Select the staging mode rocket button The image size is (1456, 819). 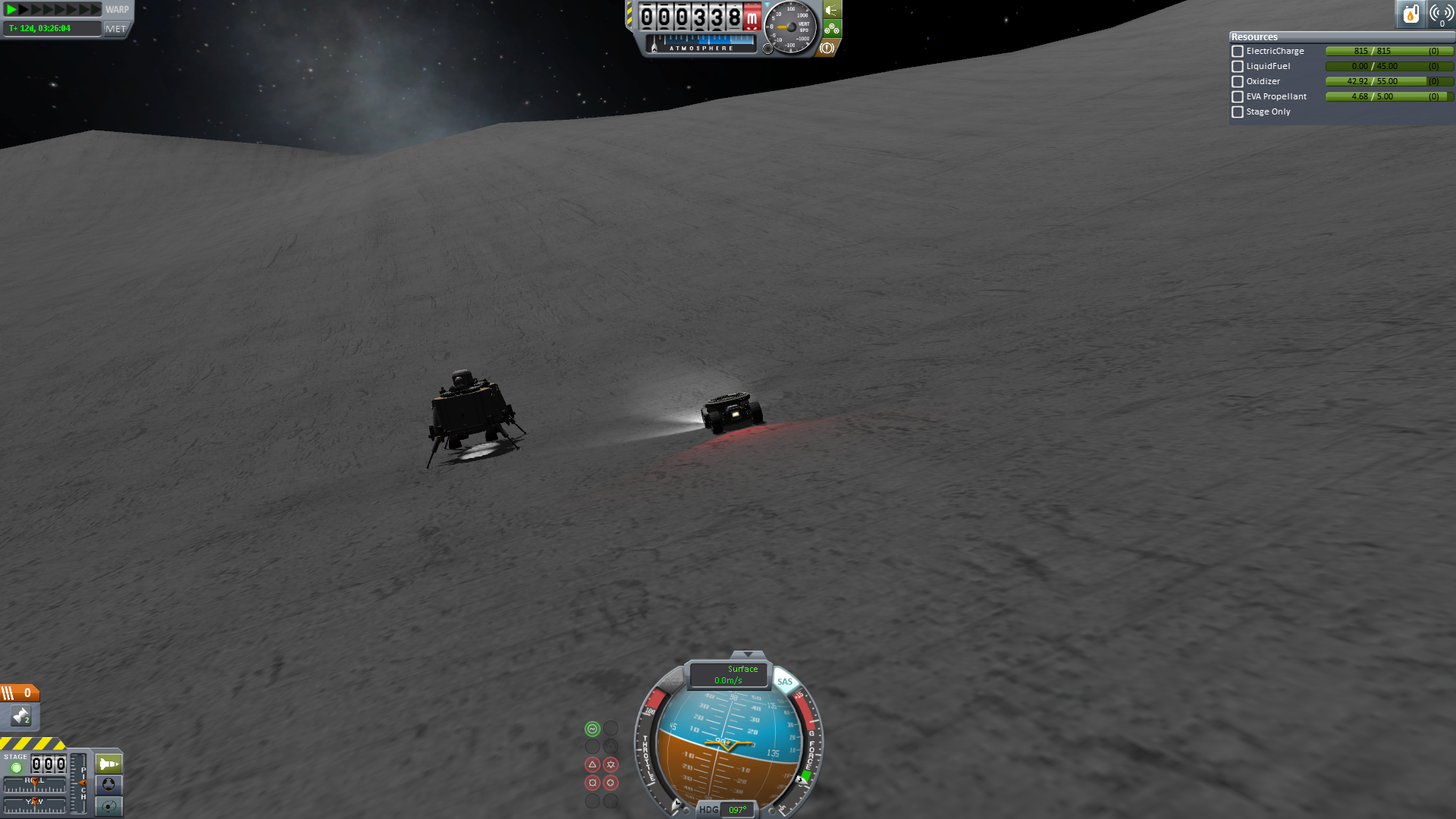tap(108, 764)
